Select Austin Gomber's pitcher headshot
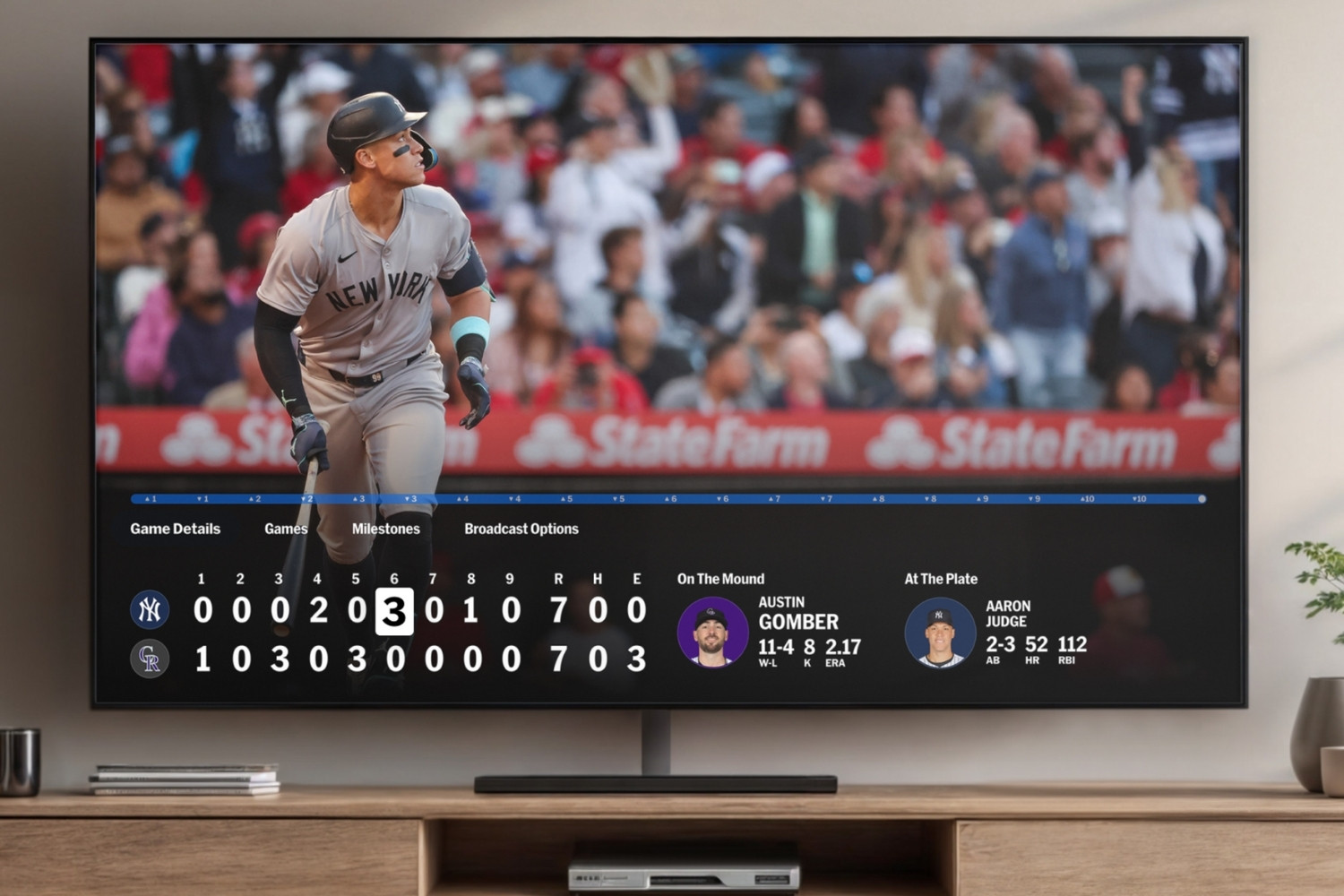 [712, 633]
